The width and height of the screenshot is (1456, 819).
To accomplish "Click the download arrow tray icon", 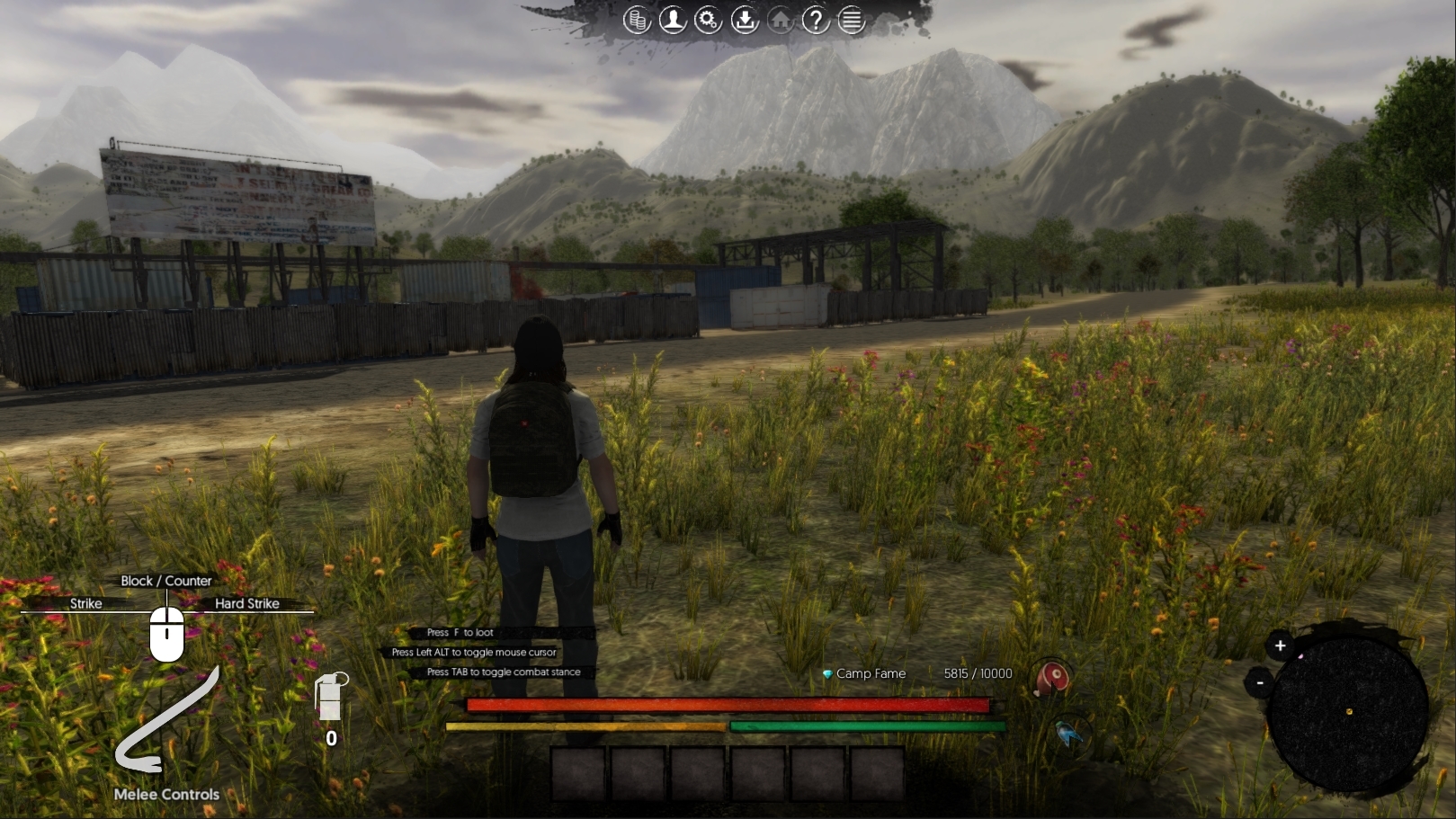I will point(745,20).
